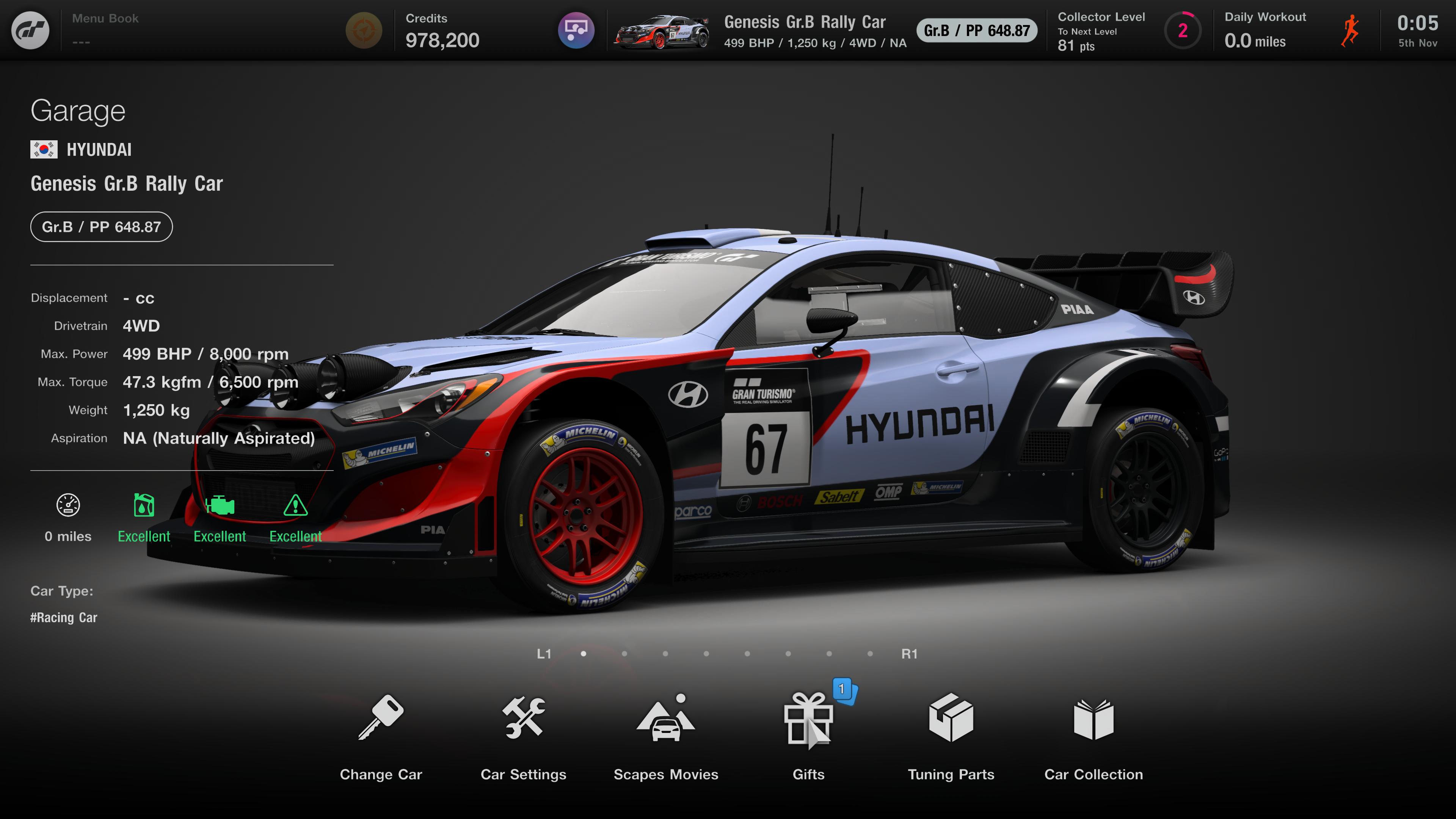Show the Daily Workout progress
This screenshot has height=819, width=1456.
pos(1291,30)
